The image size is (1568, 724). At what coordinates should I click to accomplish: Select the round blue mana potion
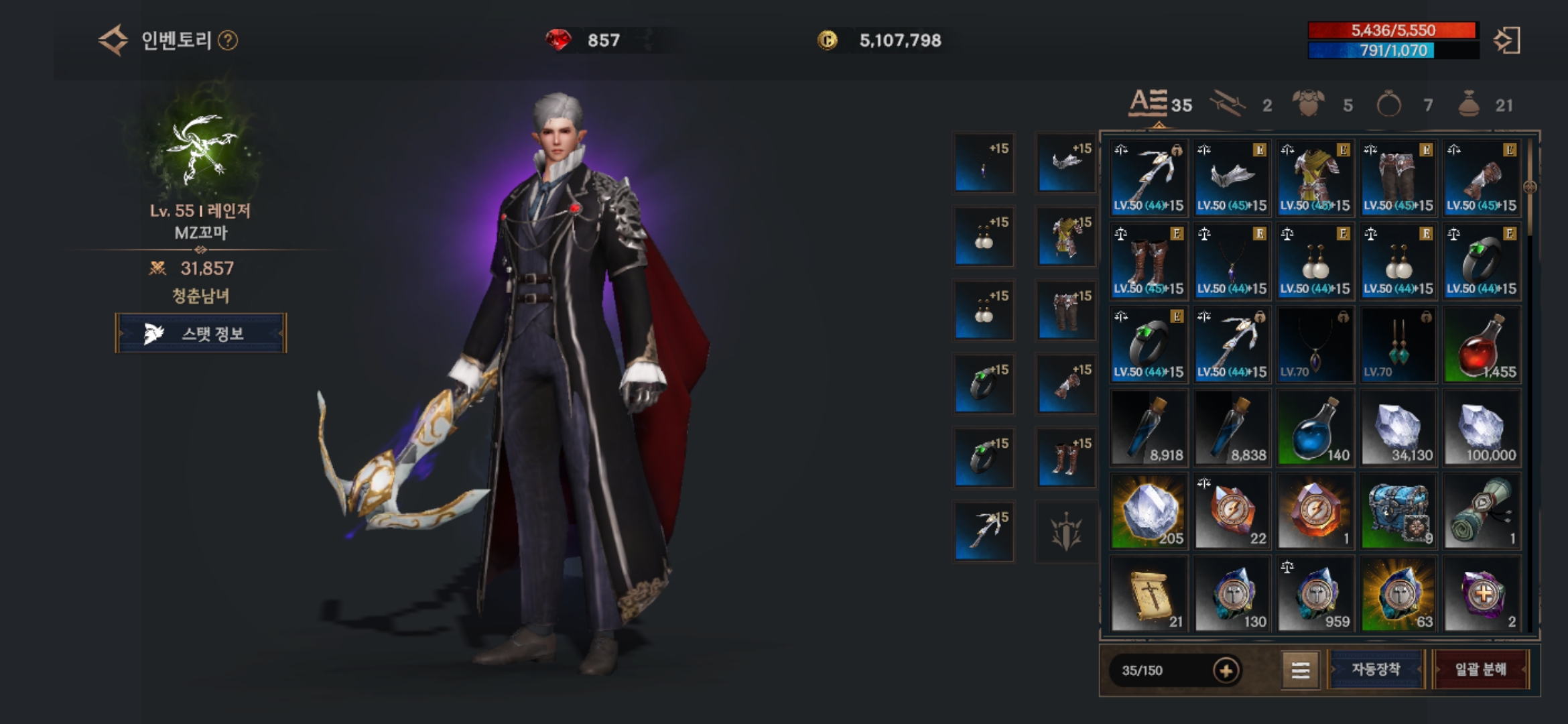pos(1315,428)
